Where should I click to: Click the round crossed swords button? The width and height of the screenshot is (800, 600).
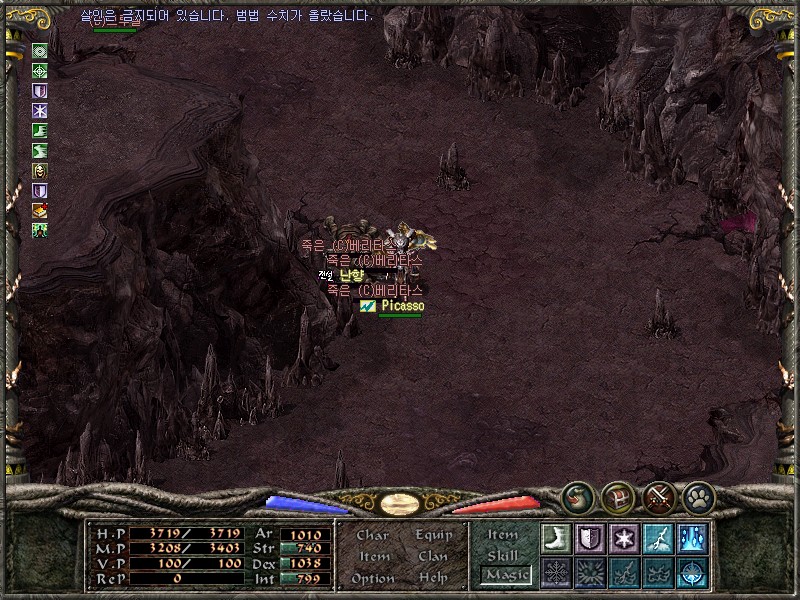[x=658, y=495]
